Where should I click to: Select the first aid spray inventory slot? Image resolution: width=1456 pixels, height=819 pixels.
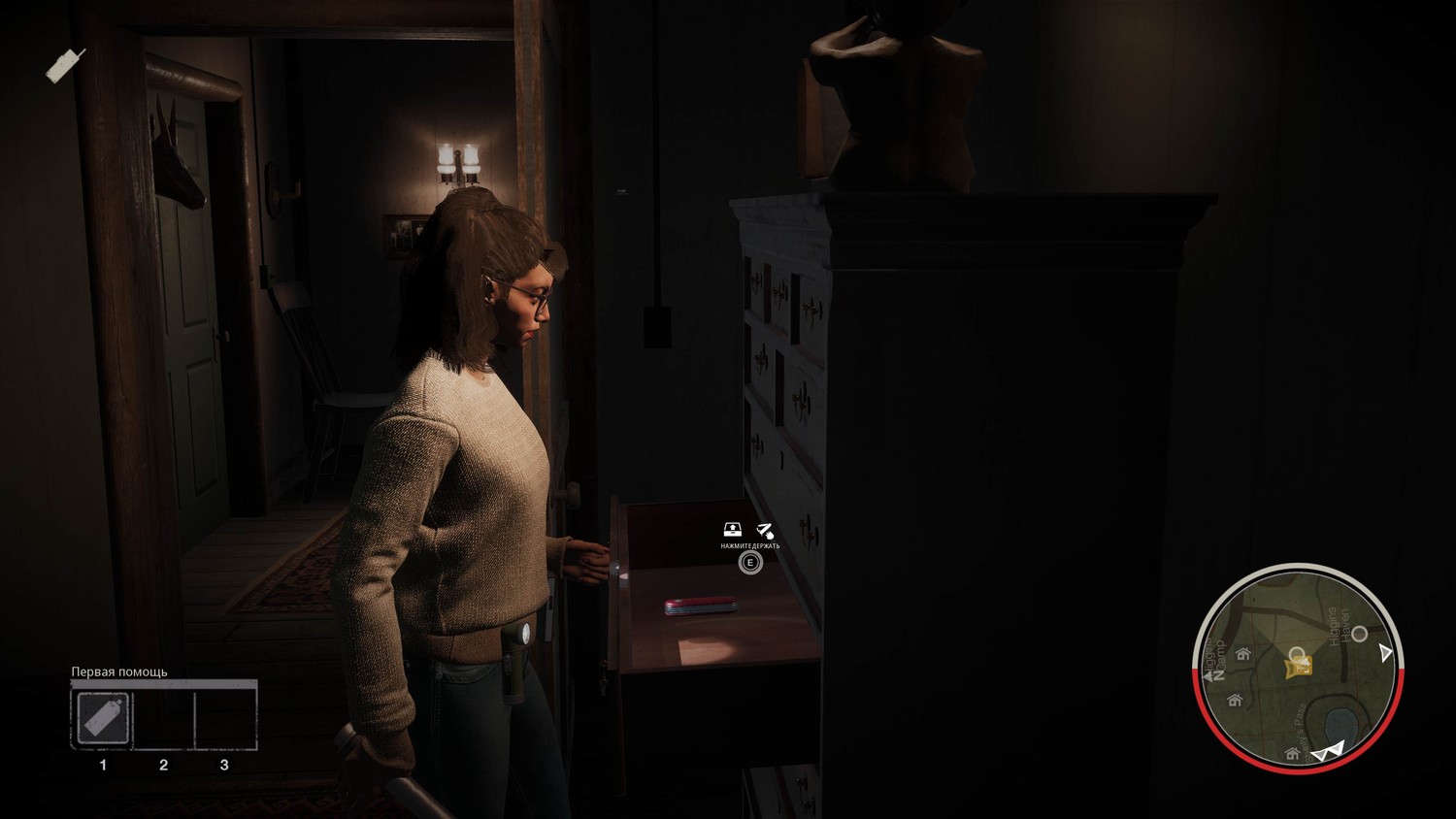[102, 719]
